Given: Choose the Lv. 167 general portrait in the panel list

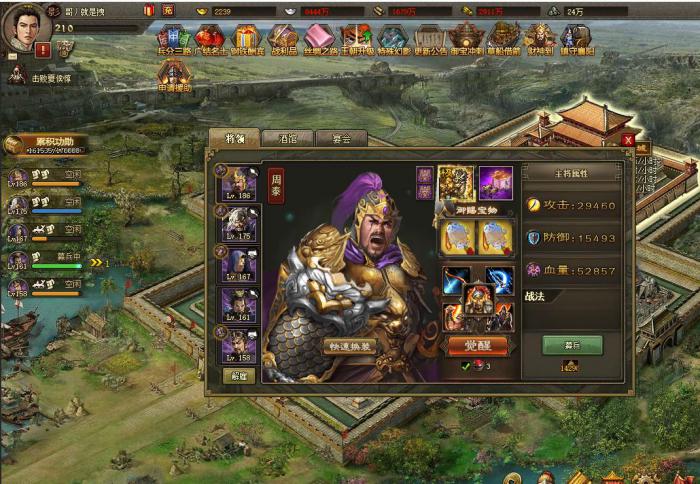Looking at the screenshot, I should tap(239, 263).
